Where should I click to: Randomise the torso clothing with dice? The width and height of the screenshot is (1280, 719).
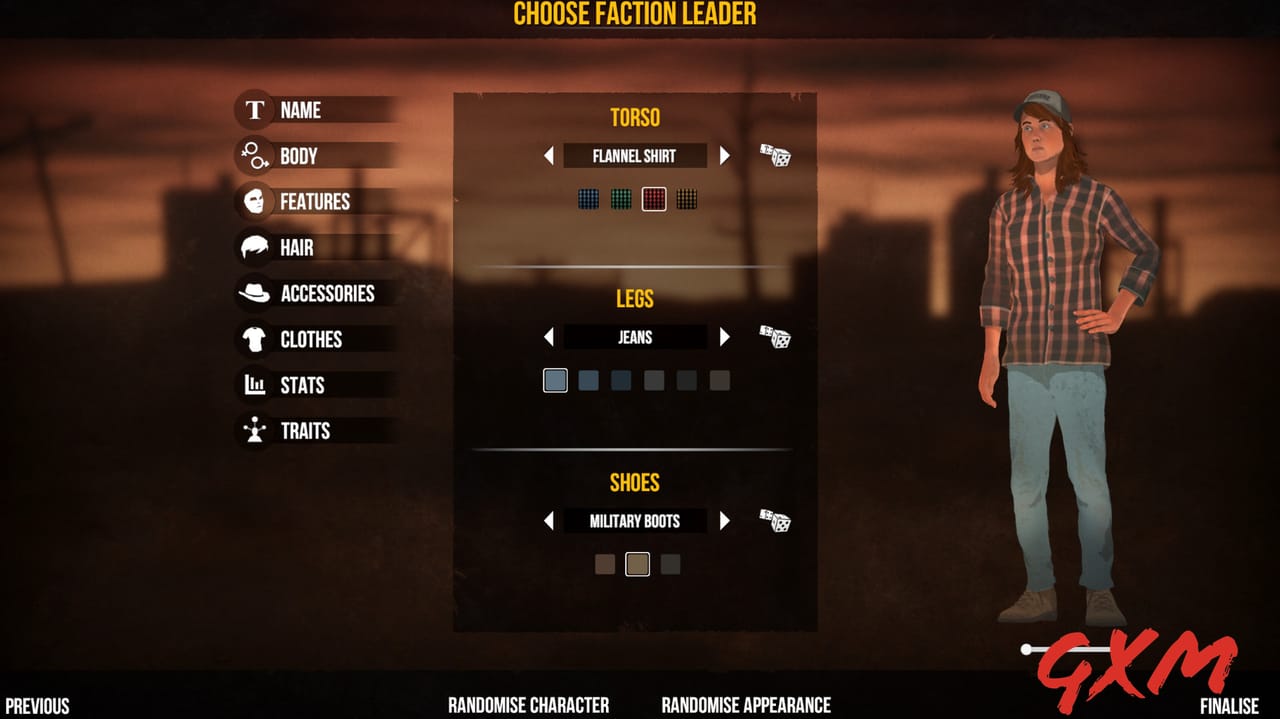[x=775, y=156]
